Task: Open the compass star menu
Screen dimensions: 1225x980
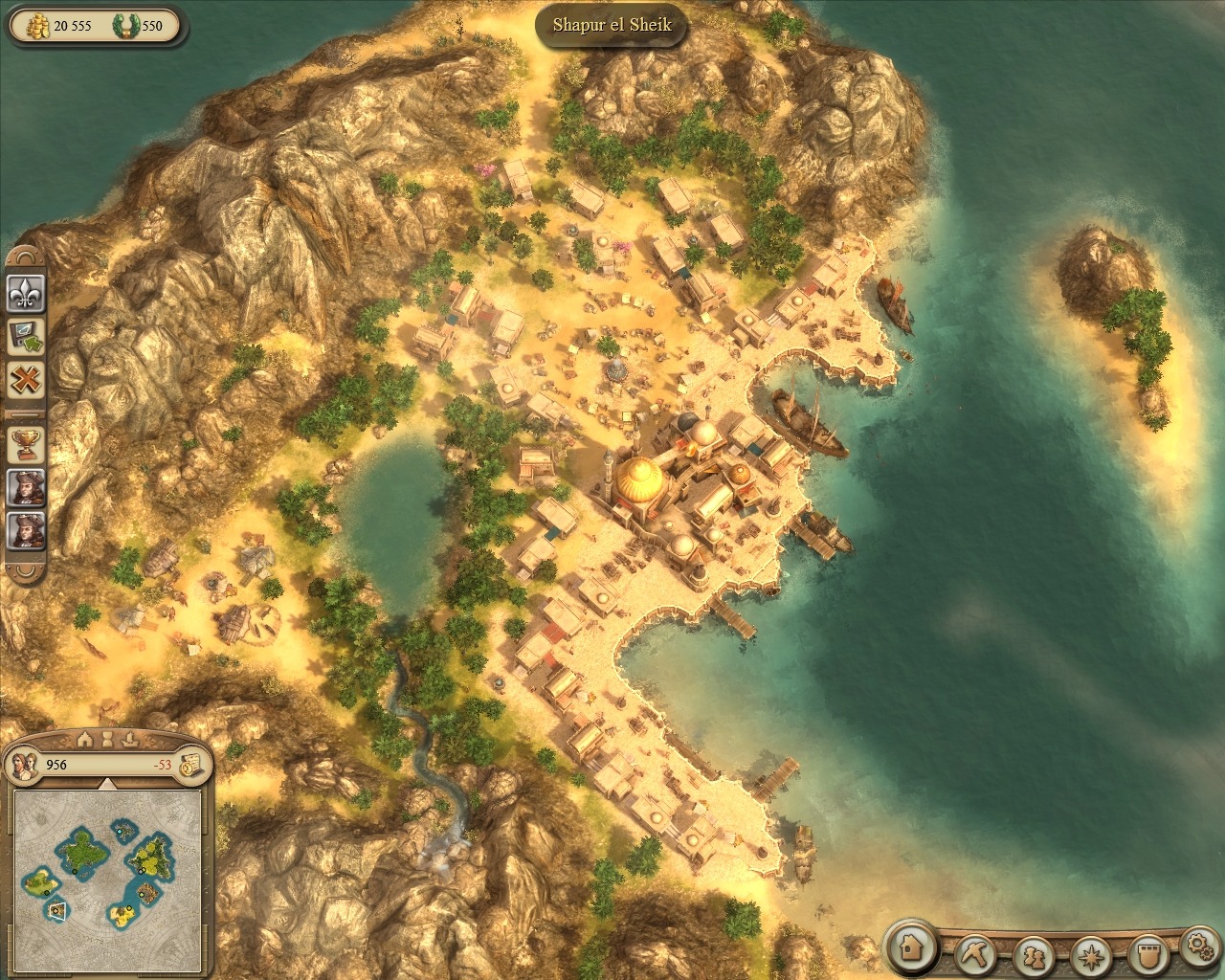Action: 1091,954
